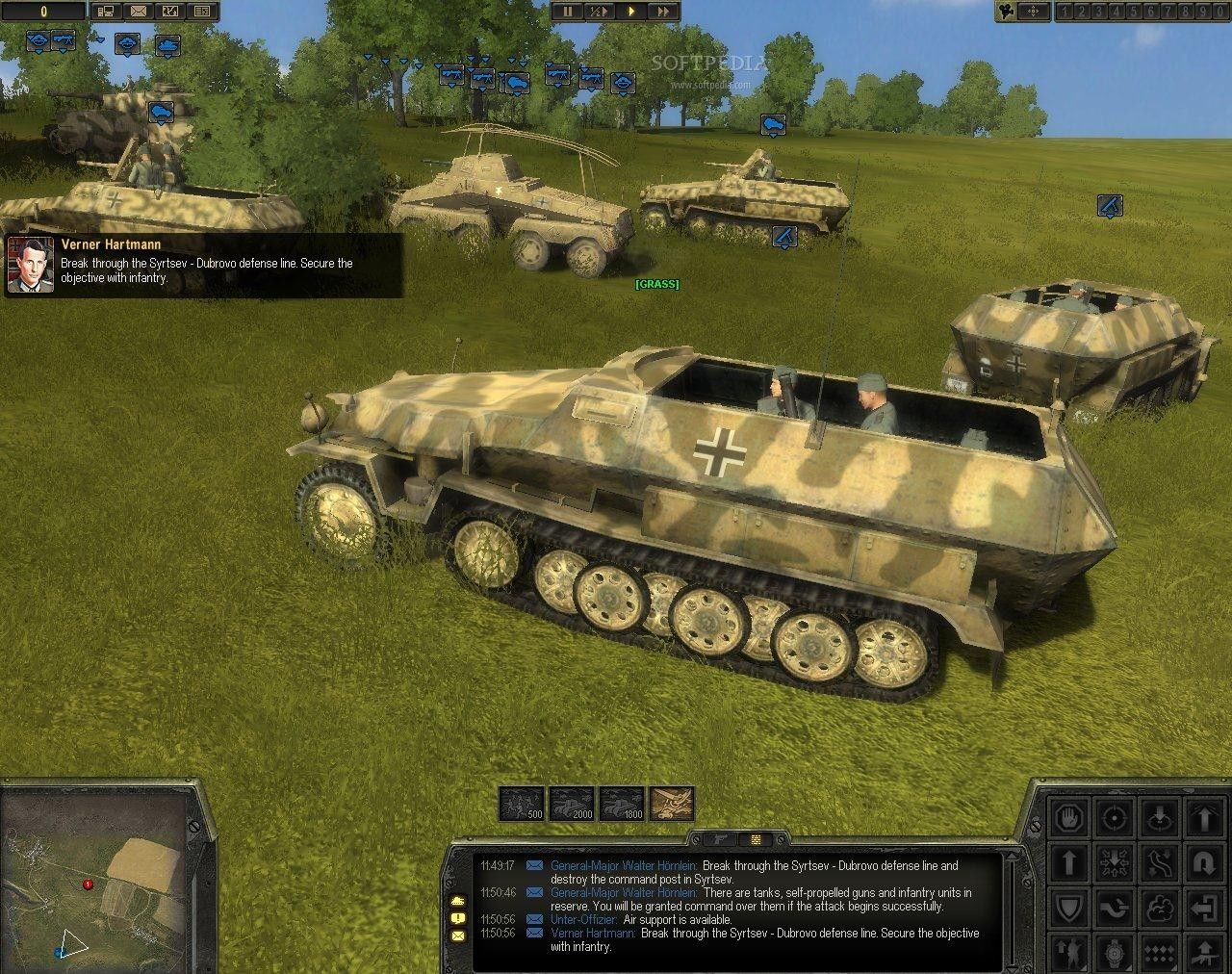Select the attack target crosshair command
The image size is (1232, 974).
[1114, 818]
